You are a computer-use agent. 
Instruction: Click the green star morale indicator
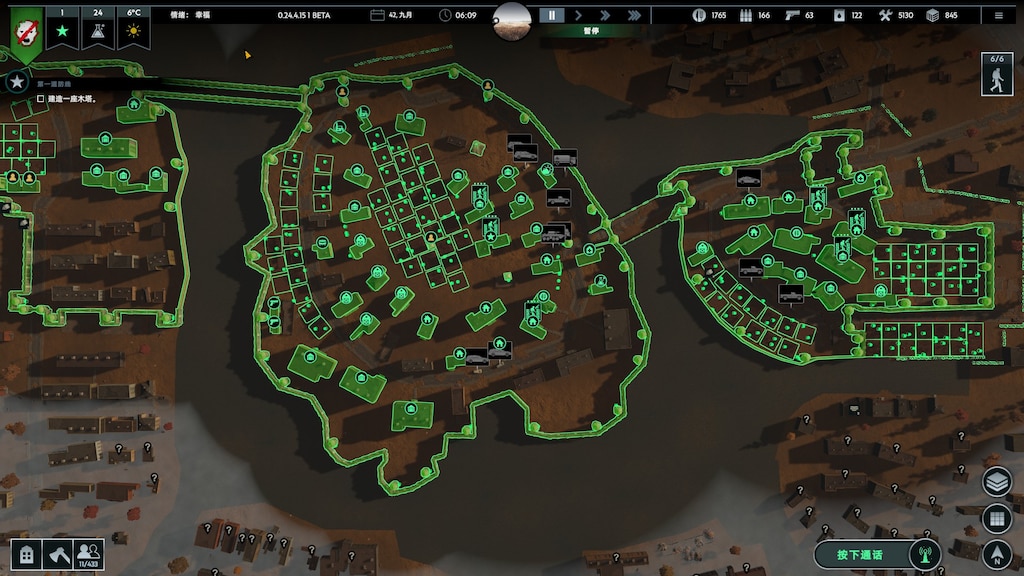(61, 32)
